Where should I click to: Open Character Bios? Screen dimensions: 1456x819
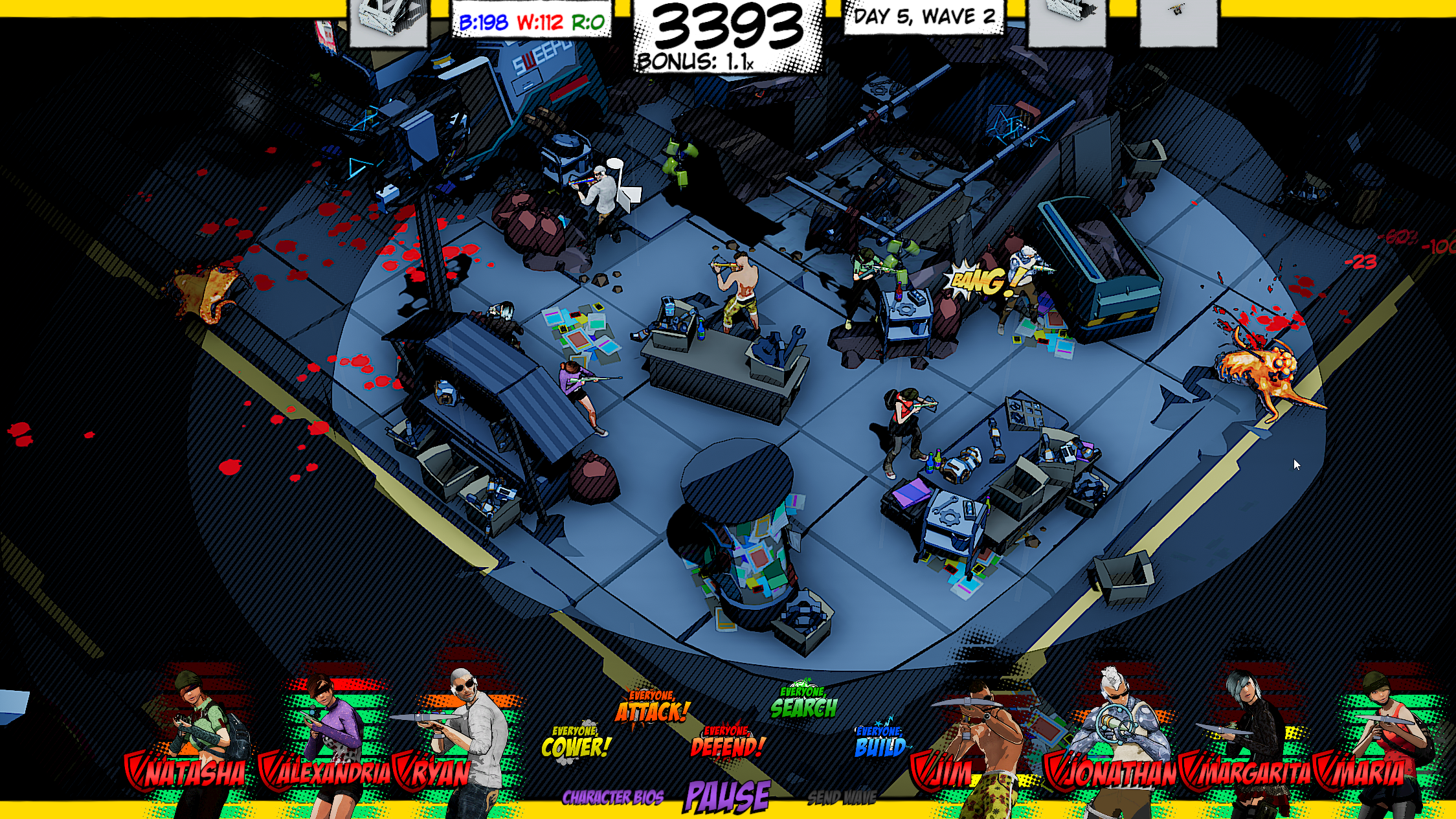(x=612, y=798)
